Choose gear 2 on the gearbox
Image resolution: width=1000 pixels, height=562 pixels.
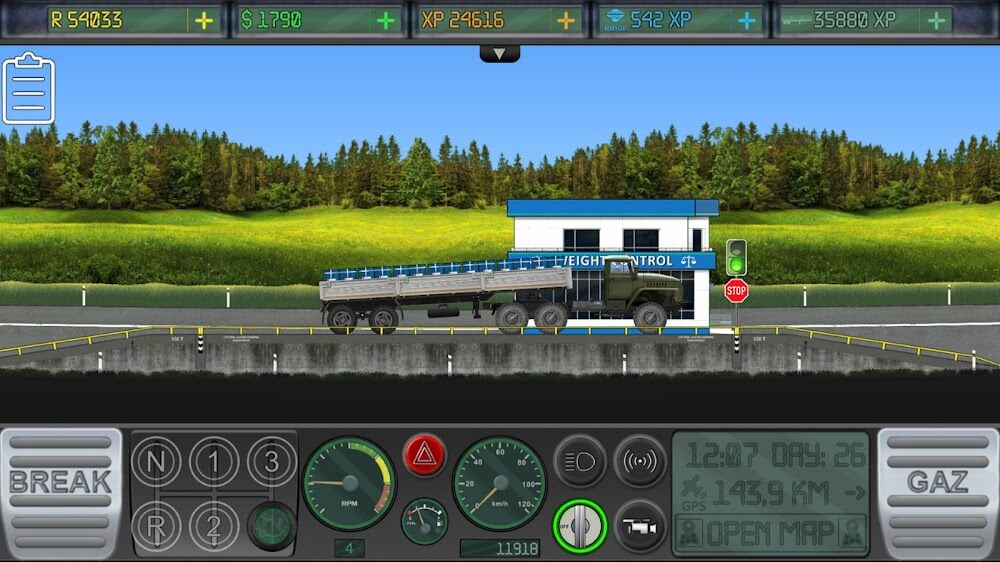coord(213,524)
